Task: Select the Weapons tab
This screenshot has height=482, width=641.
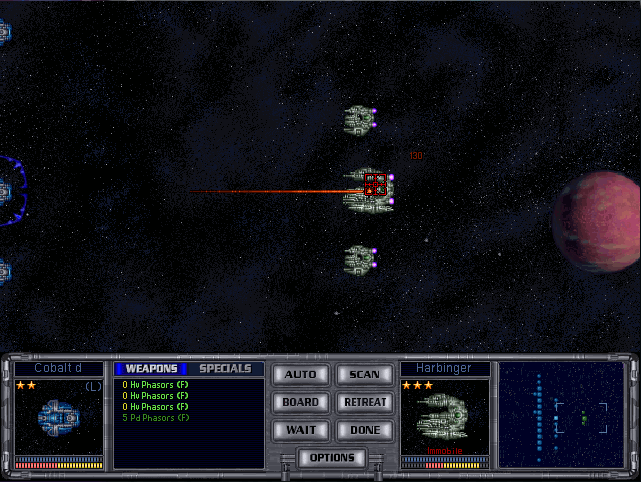Action: click(151, 369)
